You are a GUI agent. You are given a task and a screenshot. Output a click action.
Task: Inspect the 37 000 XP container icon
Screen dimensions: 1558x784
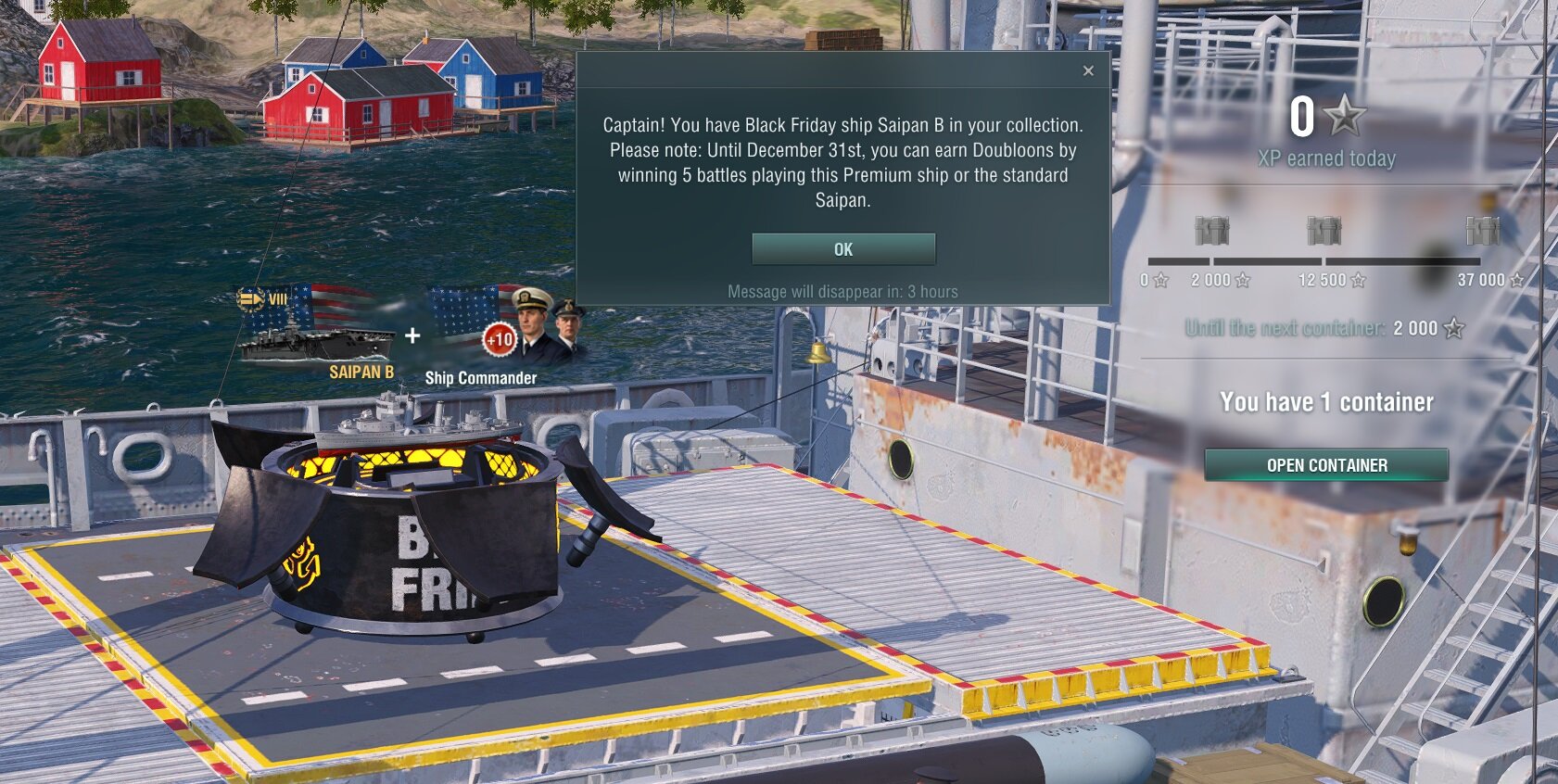coord(1482,231)
